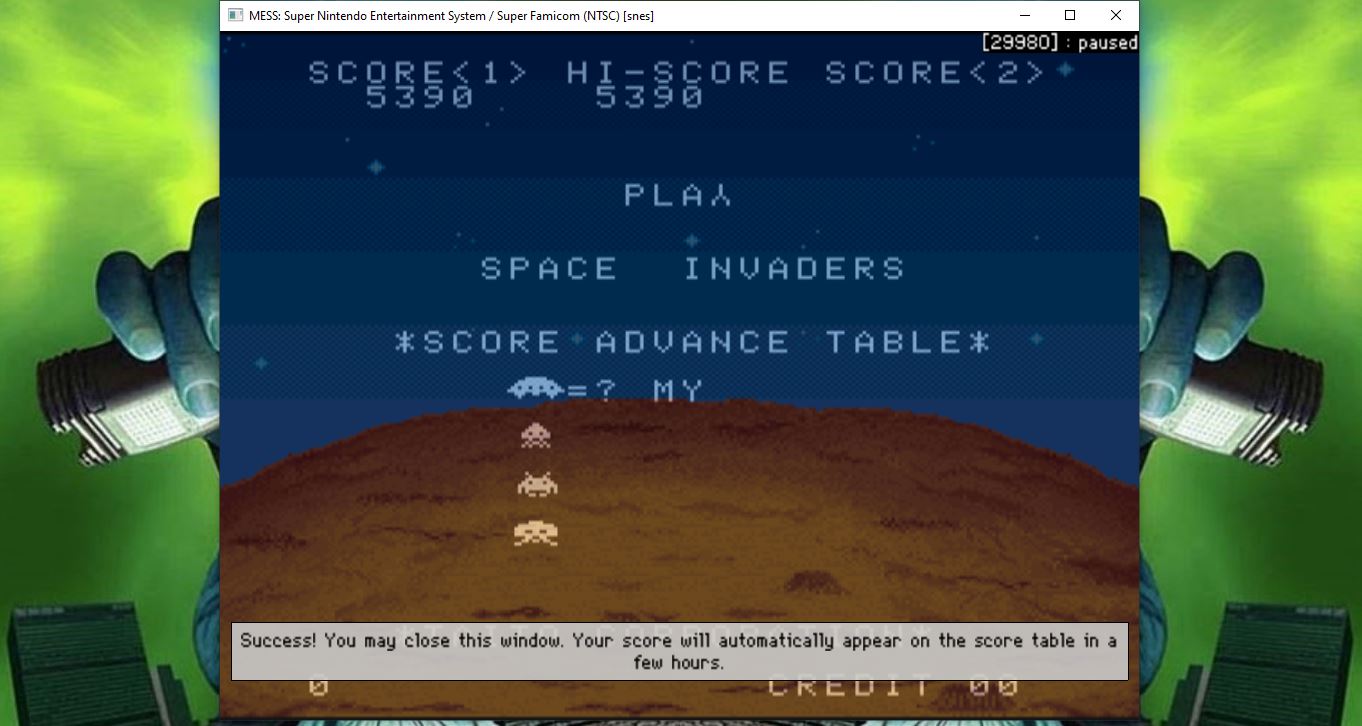Image resolution: width=1362 pixels, height=726 pixels.
Task: Click the =? mystery points indicator
Action: coord(590,390)
